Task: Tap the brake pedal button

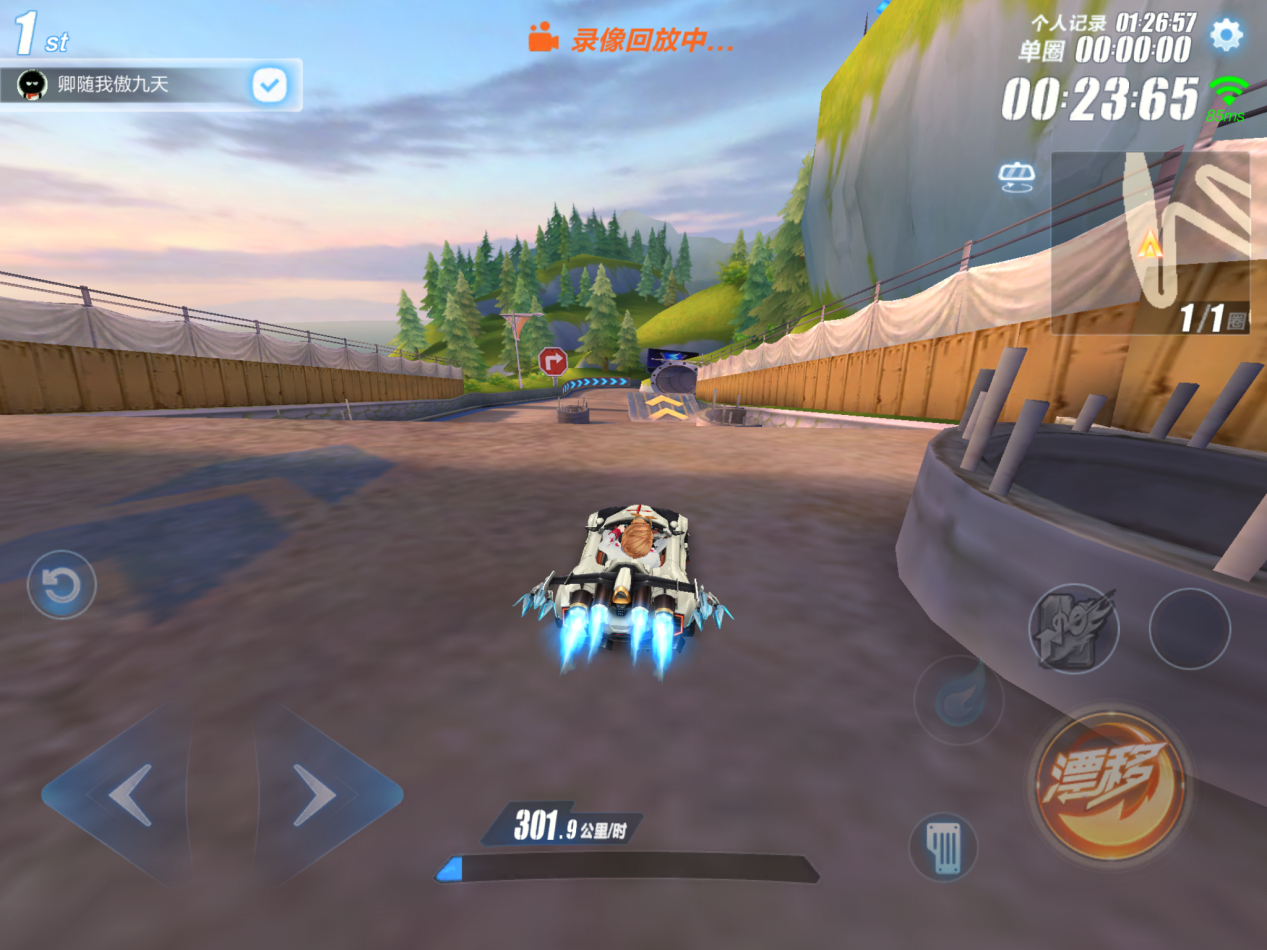Action: [943, 847]
